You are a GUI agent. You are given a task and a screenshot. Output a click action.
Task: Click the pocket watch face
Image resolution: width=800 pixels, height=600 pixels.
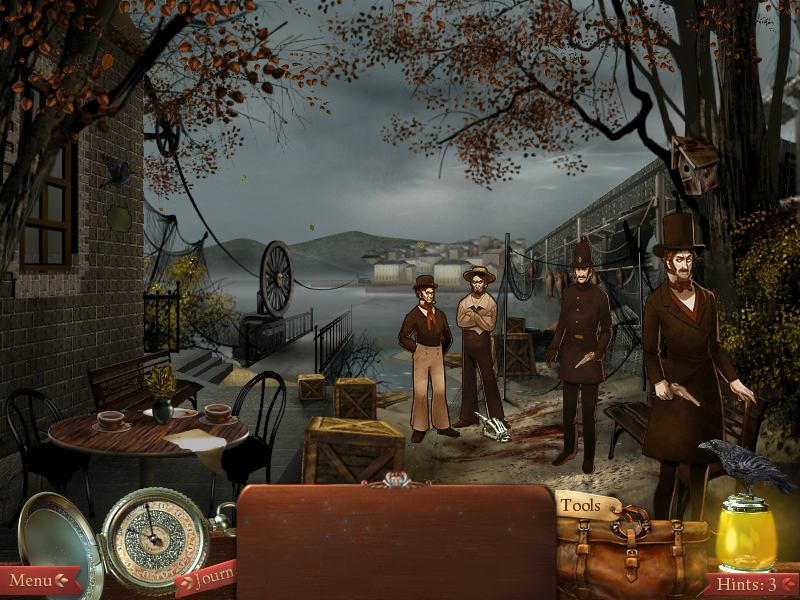(153, 540)
